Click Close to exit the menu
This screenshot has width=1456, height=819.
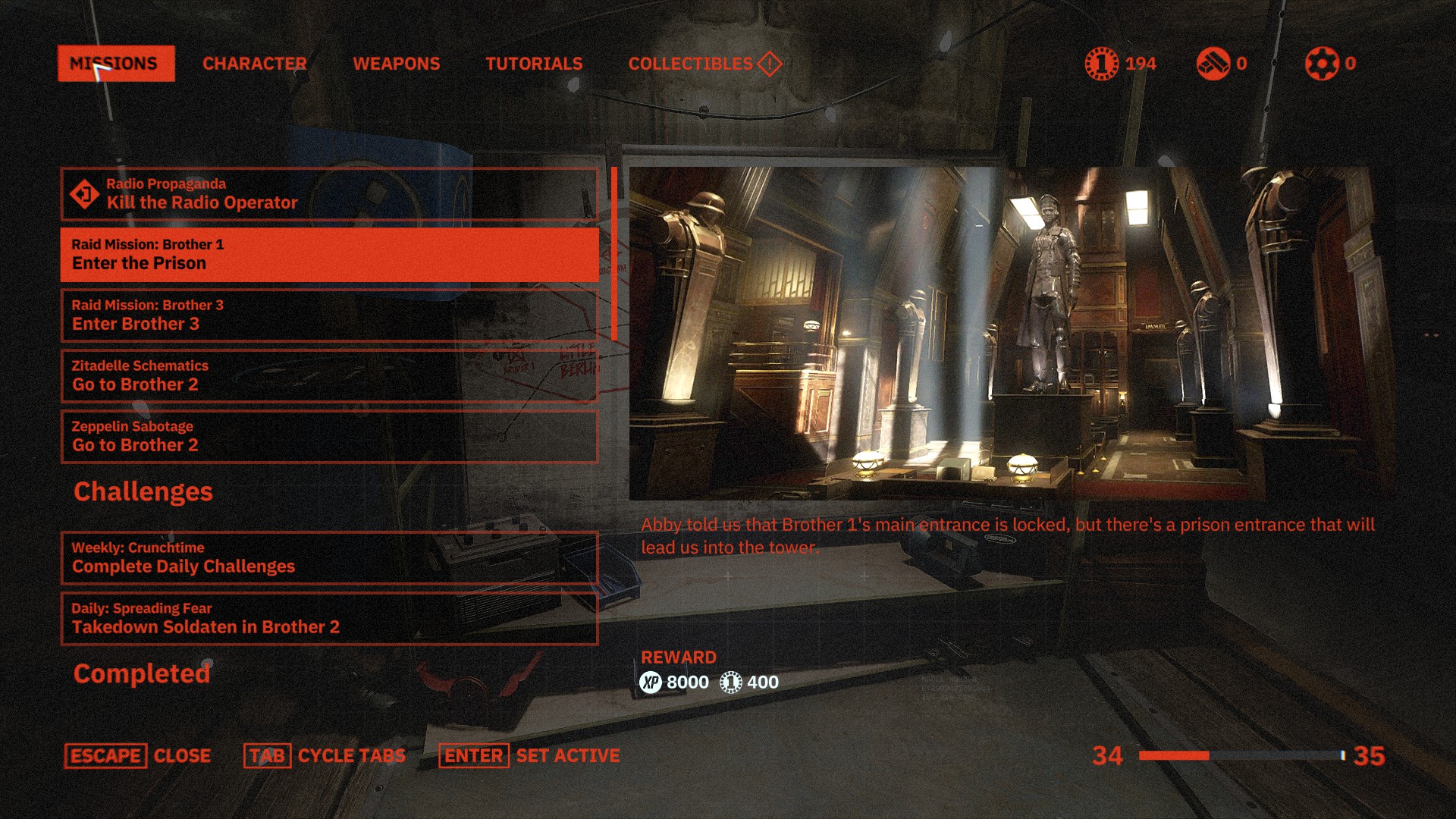pos(138,756)
